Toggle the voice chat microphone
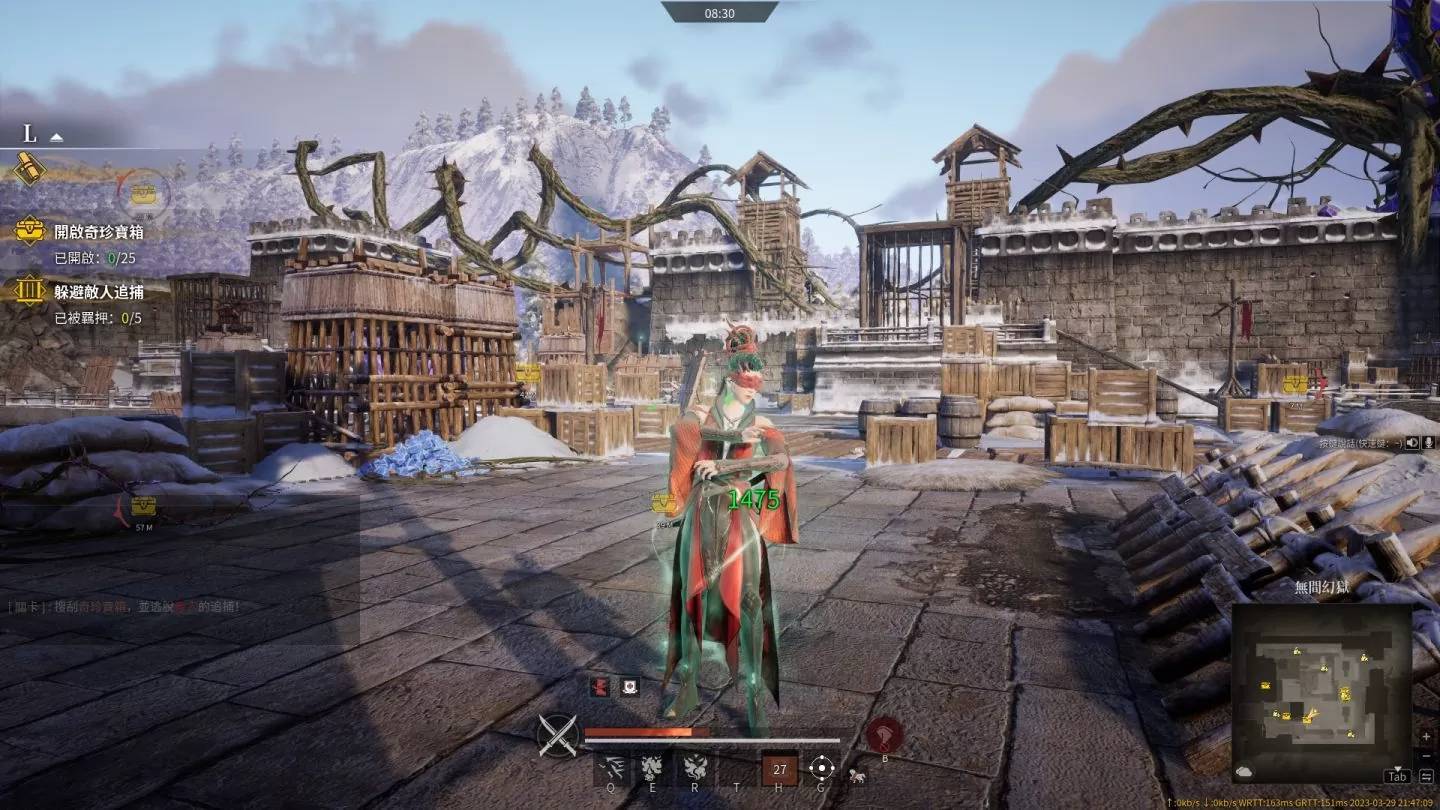The width and height of the screenshot is (1440, 810). pyautogui.click(x=1429, y=442)
